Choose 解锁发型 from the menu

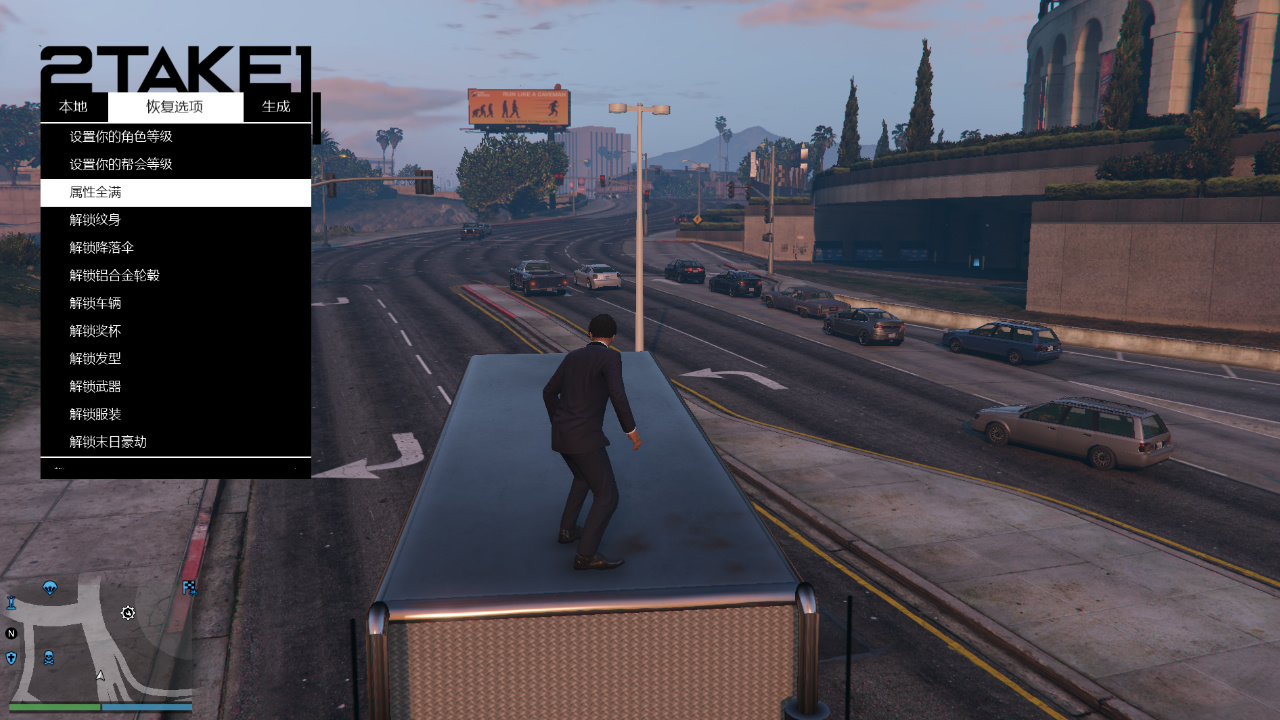[x=96, y=358]
